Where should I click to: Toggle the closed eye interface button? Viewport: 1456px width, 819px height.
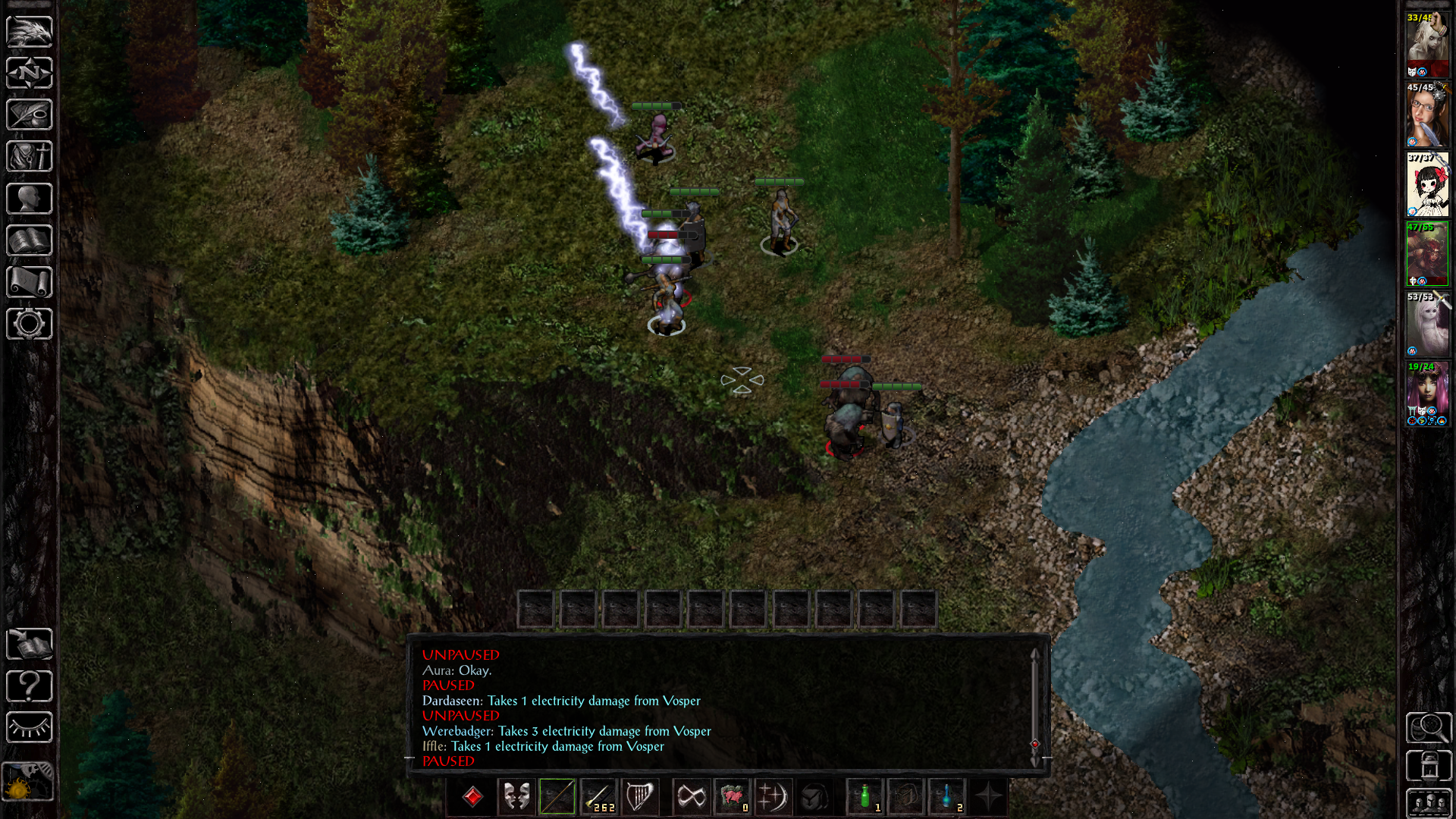point(29,727)
